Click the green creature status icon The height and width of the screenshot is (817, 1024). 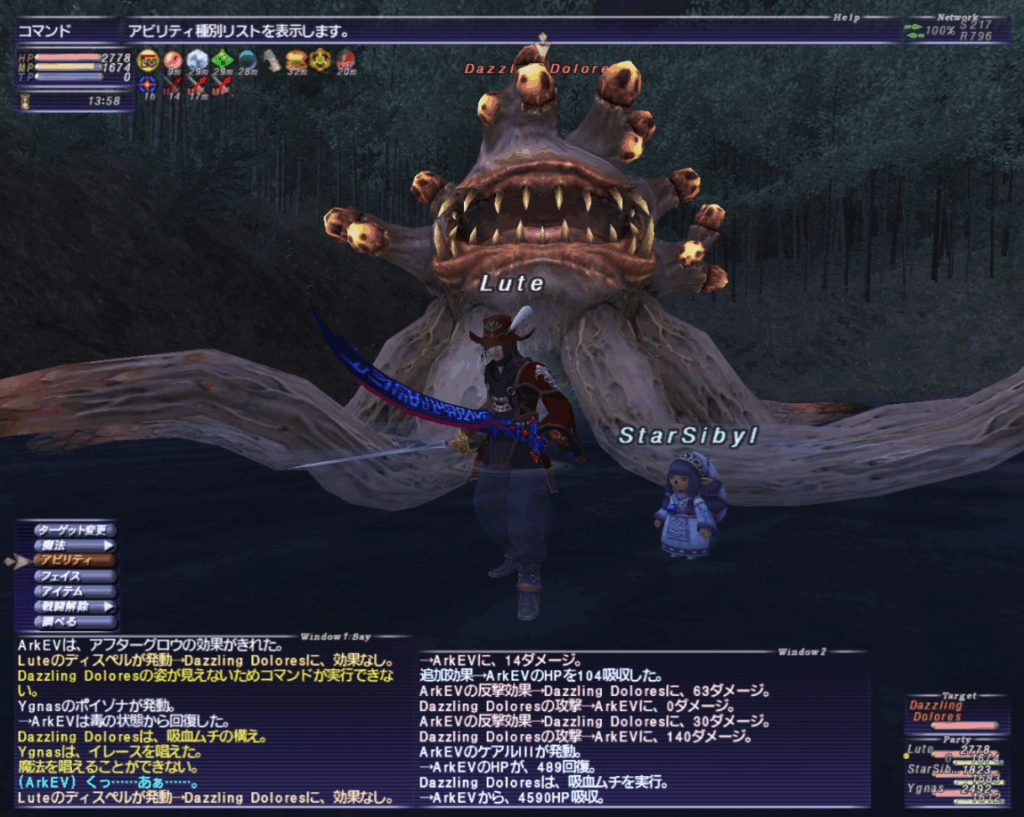click(222, 60)
